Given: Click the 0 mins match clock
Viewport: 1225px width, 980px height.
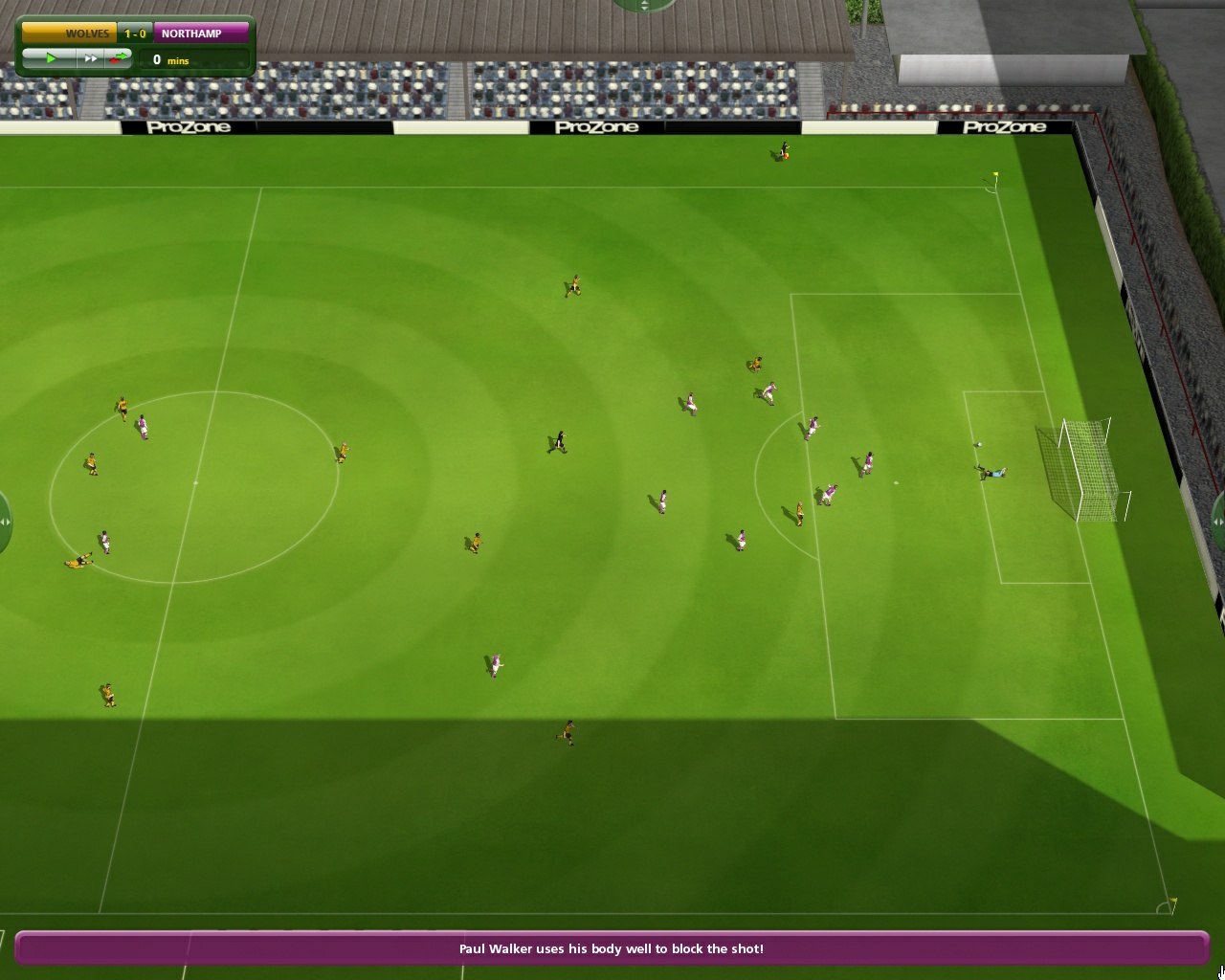Looking at the screenshot, I should pyautogui.click(x=170, y=59).
